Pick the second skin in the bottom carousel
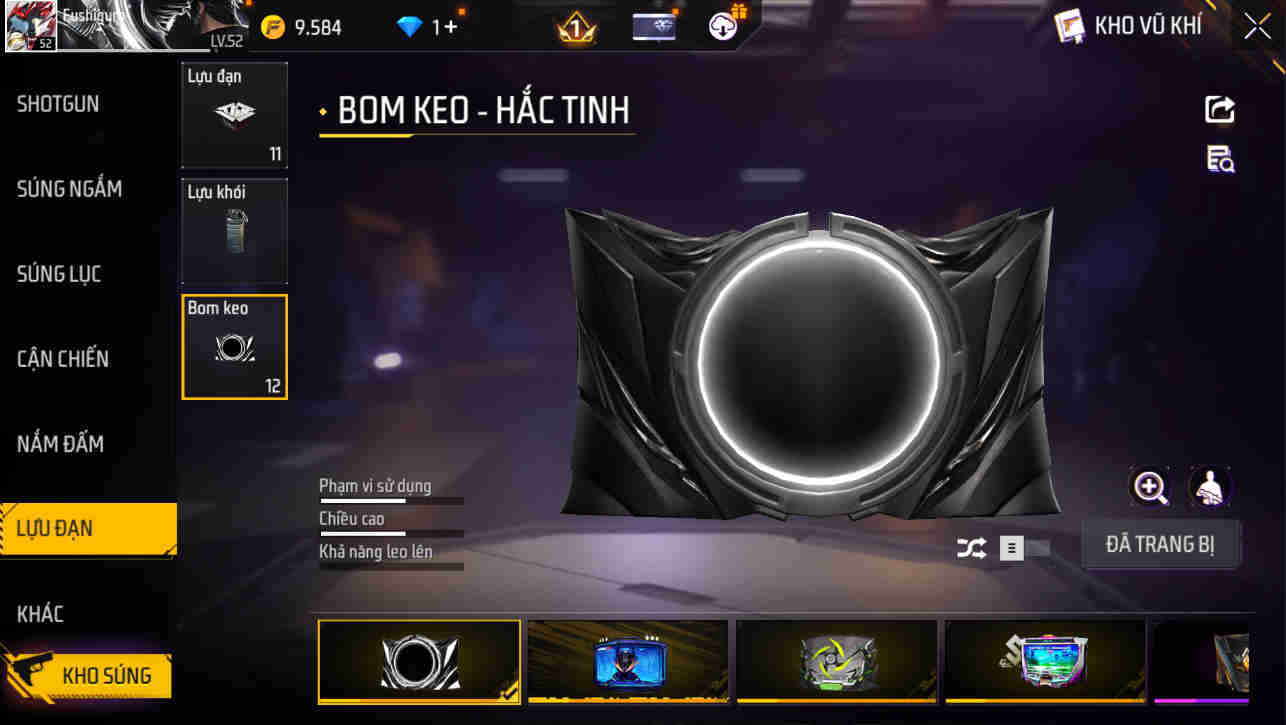1286x725 pixels. pos(627,661)
